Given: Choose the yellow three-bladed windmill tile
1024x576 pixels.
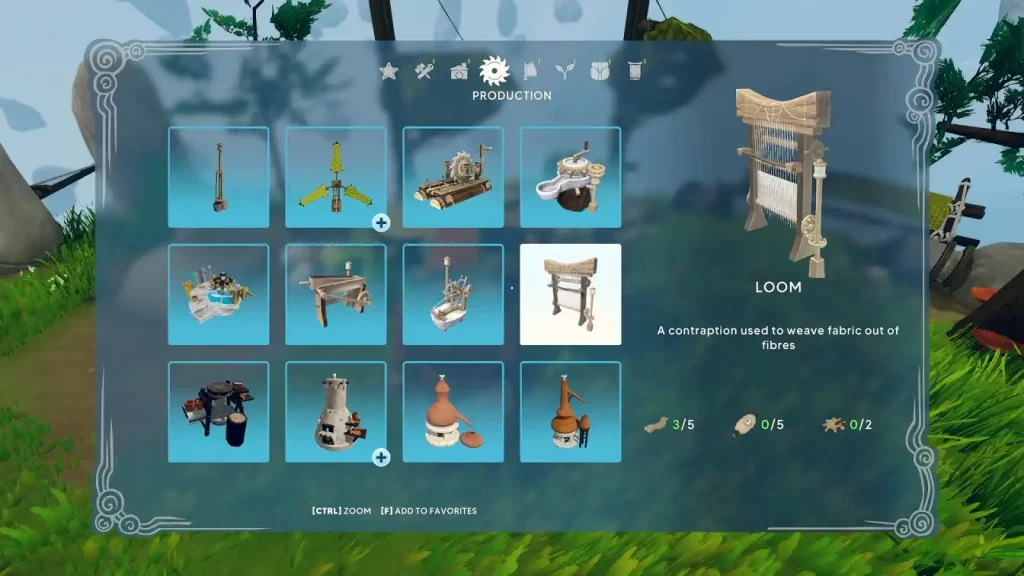Looking at the screenshot, I should pos(336,177).
